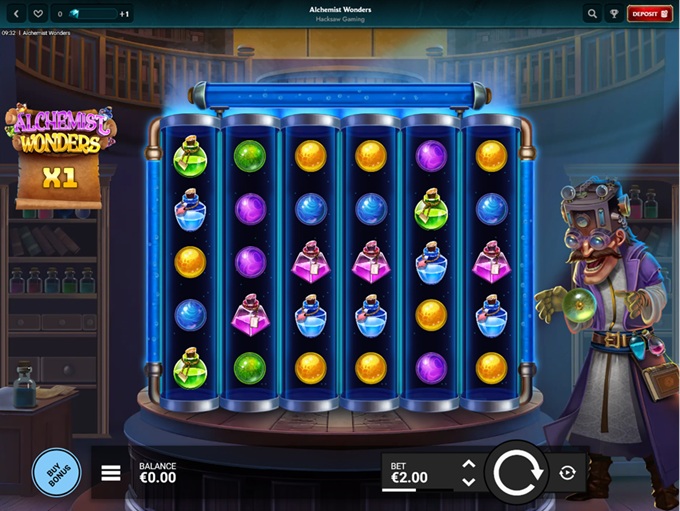Decrease the bet with the down arrow

[467, 482]
